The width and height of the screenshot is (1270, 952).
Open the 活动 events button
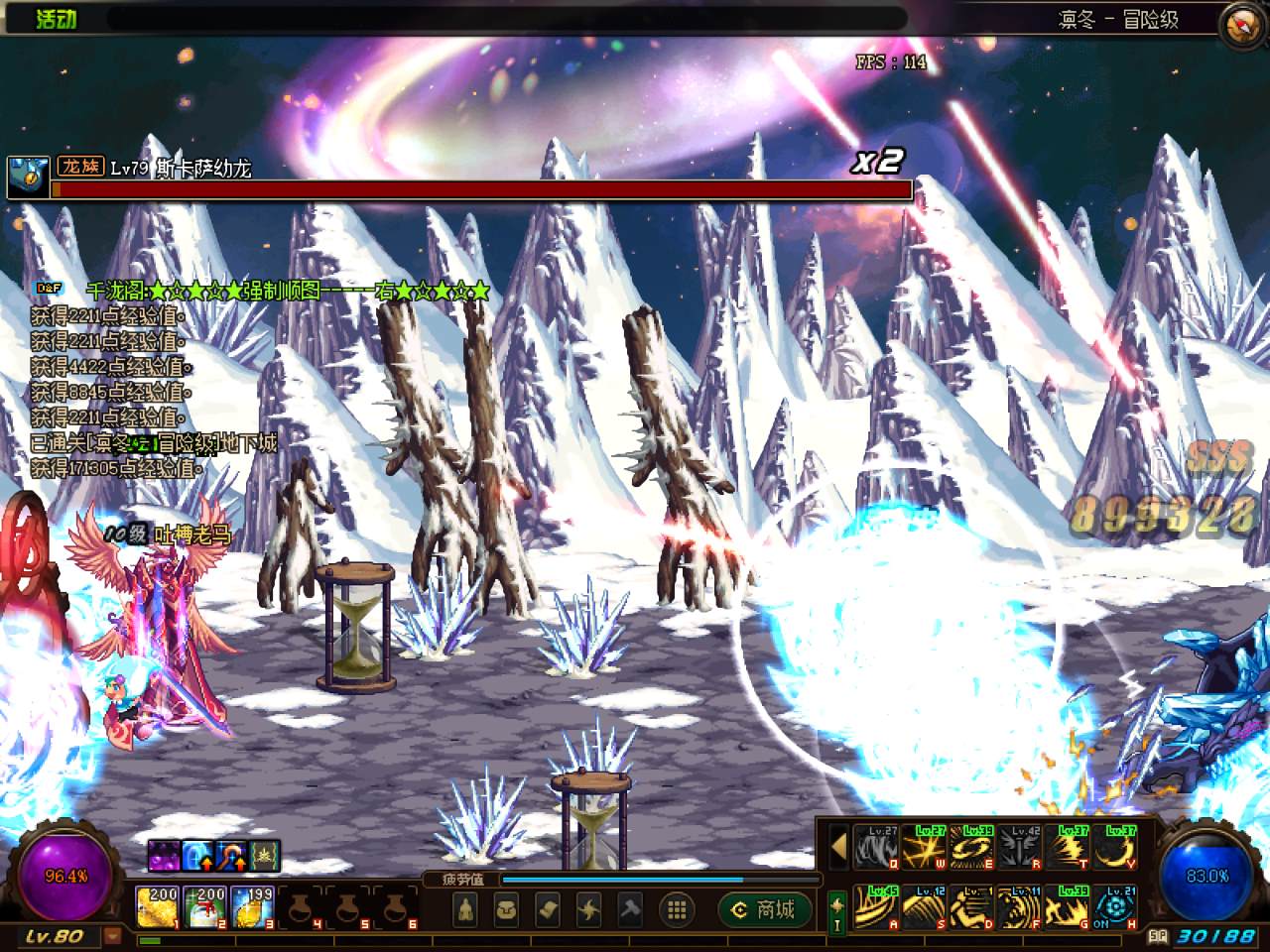click(56, 18)
